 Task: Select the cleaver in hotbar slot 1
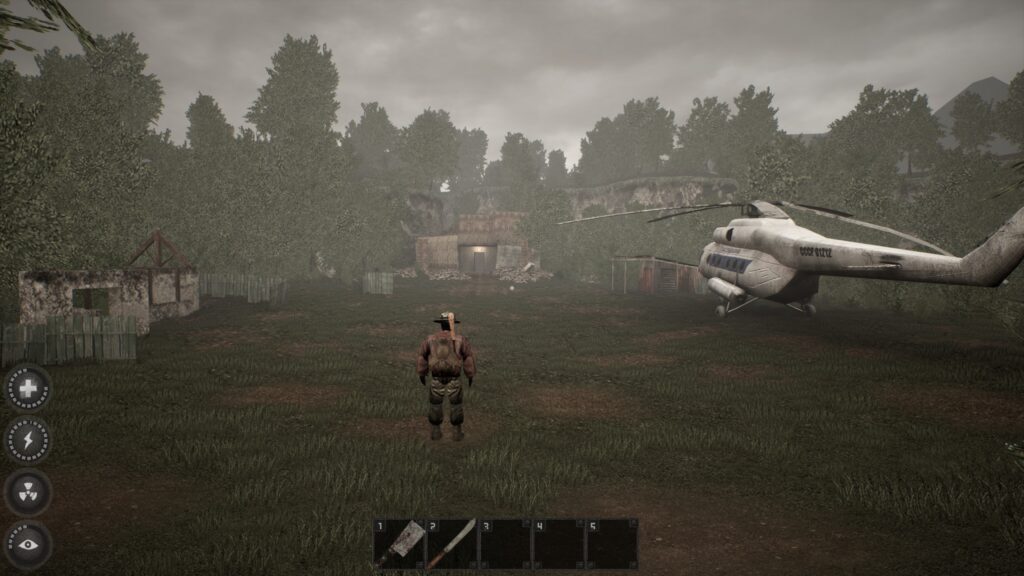tap(399, 543)
